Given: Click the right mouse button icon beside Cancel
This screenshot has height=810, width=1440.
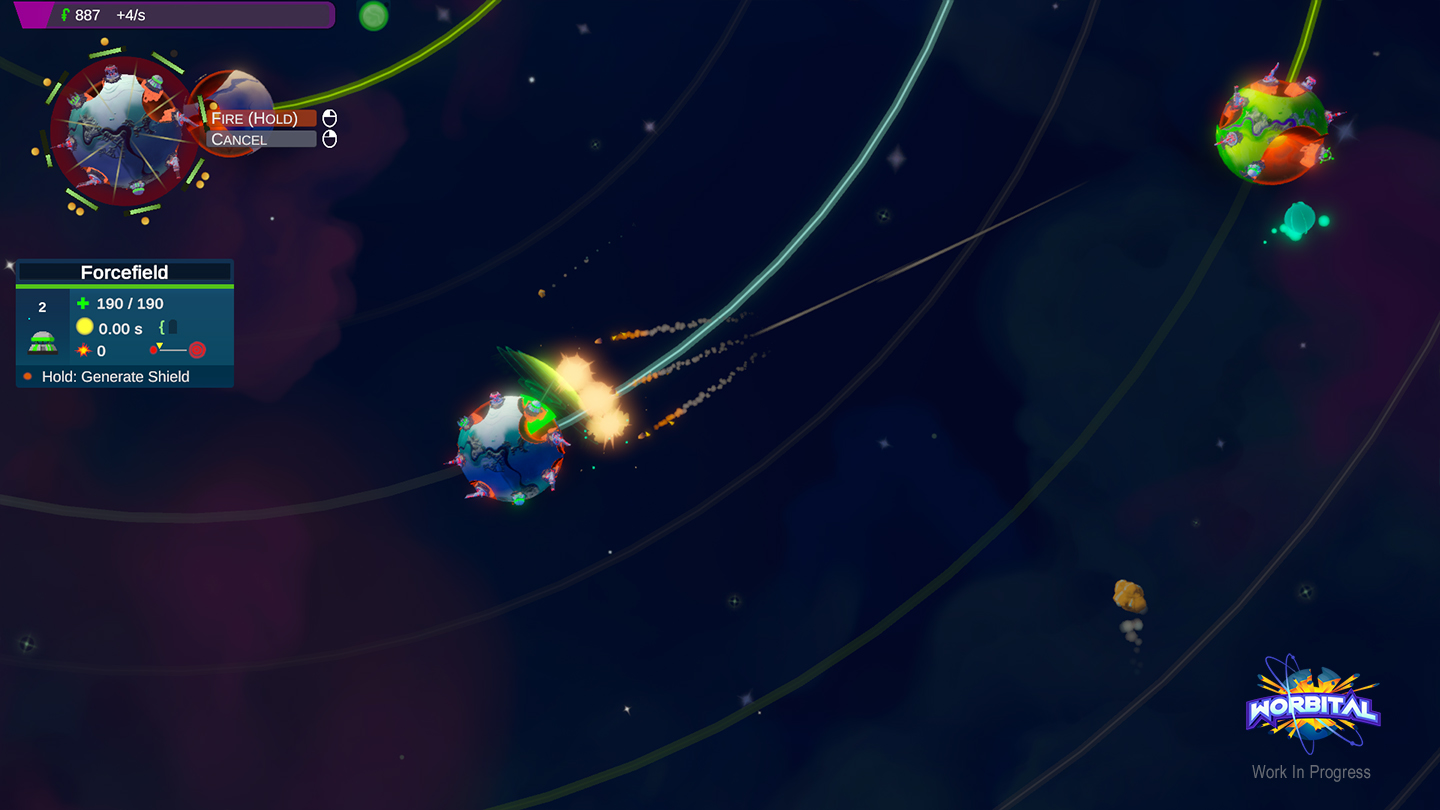Looking at the screenshot, I should [331, 139].
